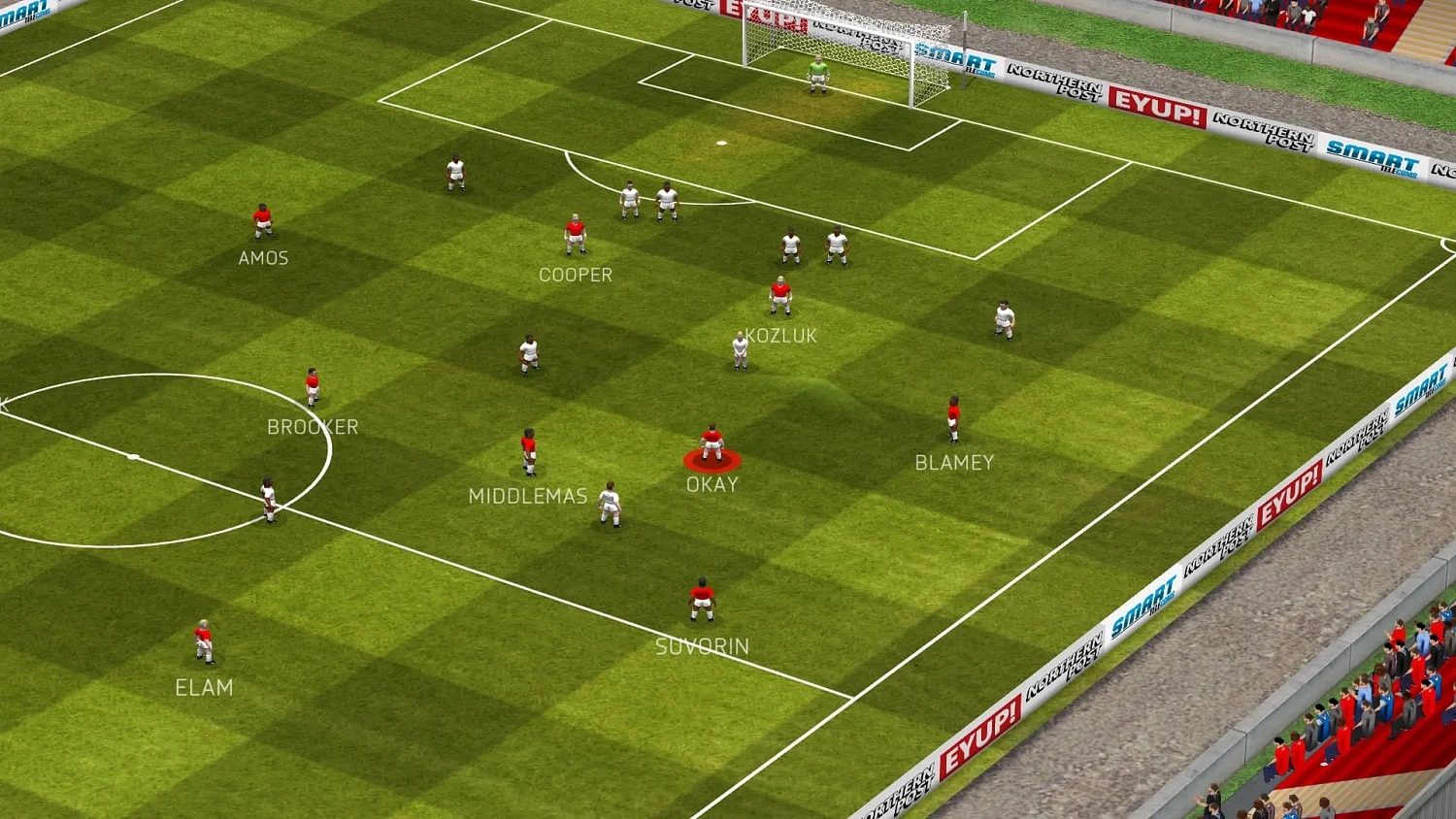Choose teammate KOZLUK

pos(780,295)
